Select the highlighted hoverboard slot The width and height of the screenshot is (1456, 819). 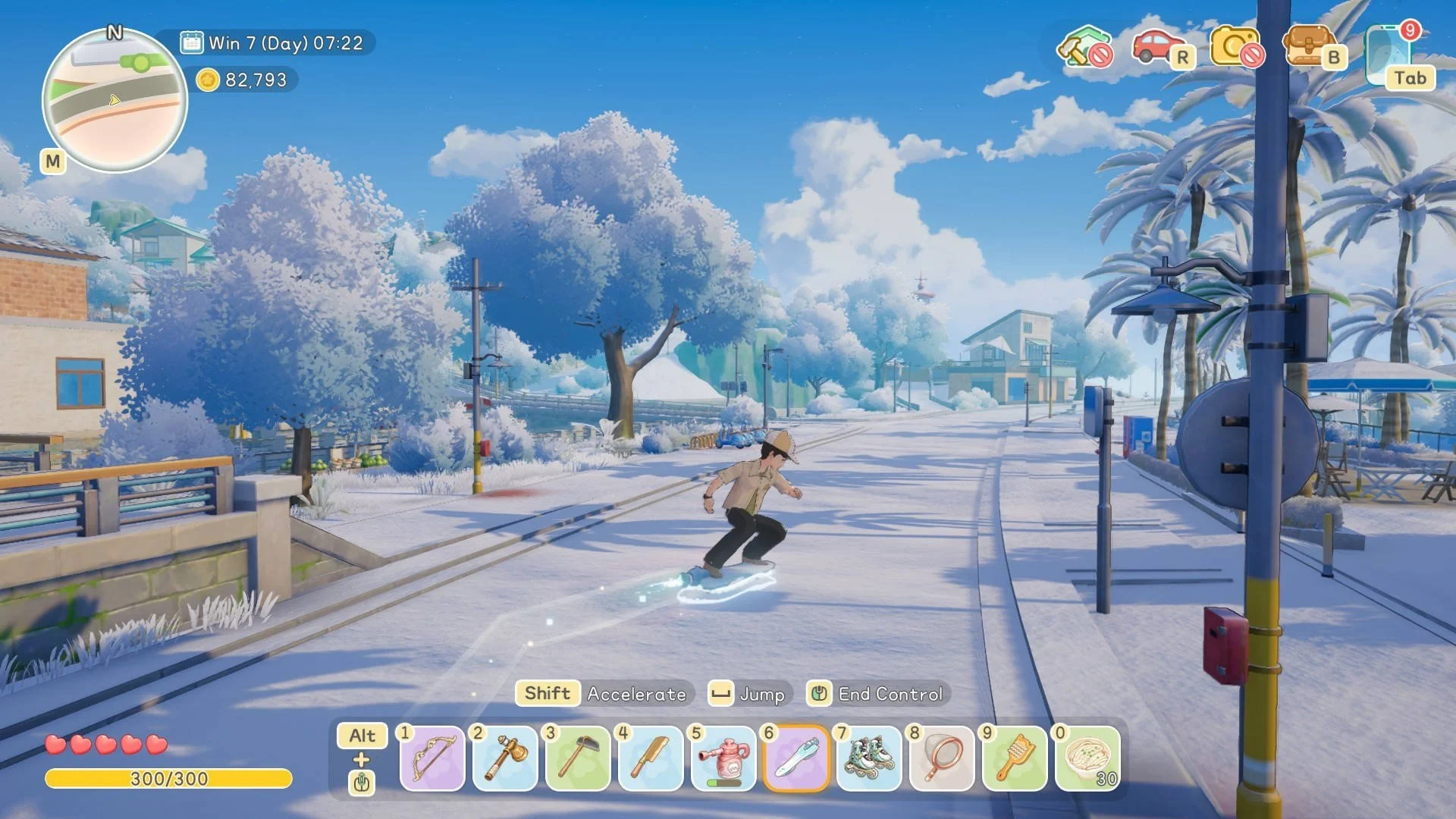(796, 758)
